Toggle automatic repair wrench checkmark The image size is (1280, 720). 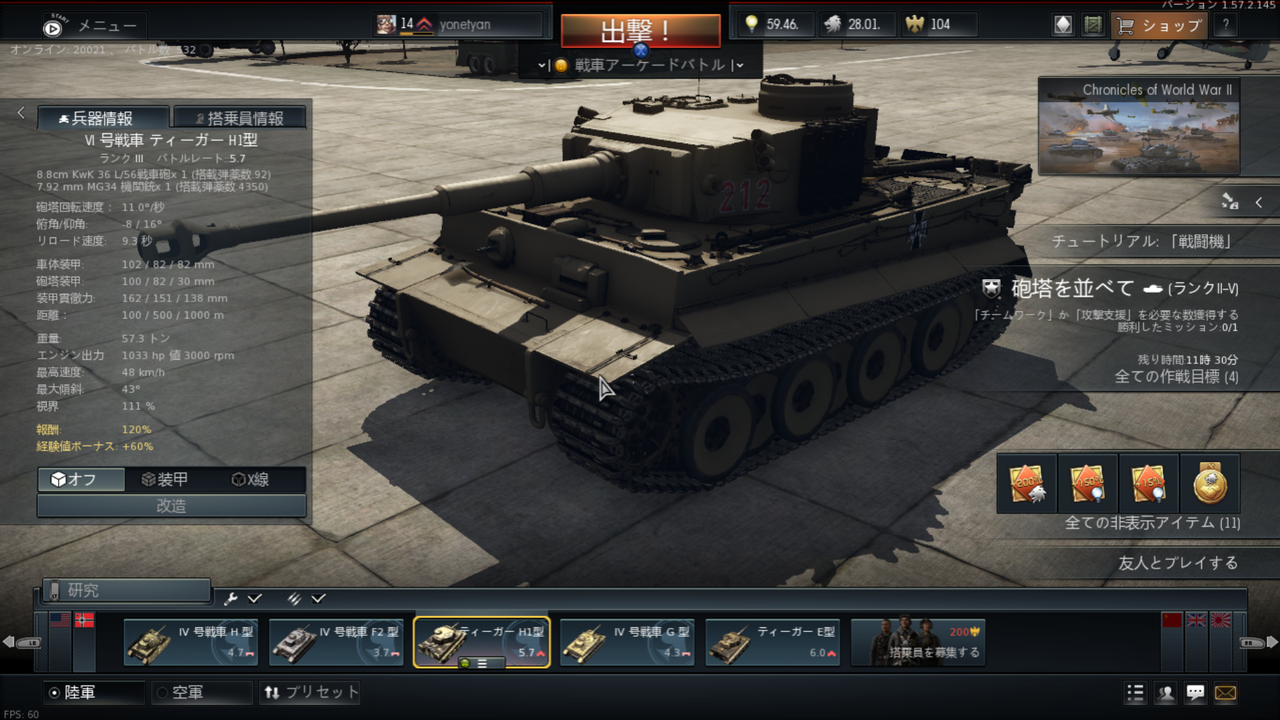point(254,597)
